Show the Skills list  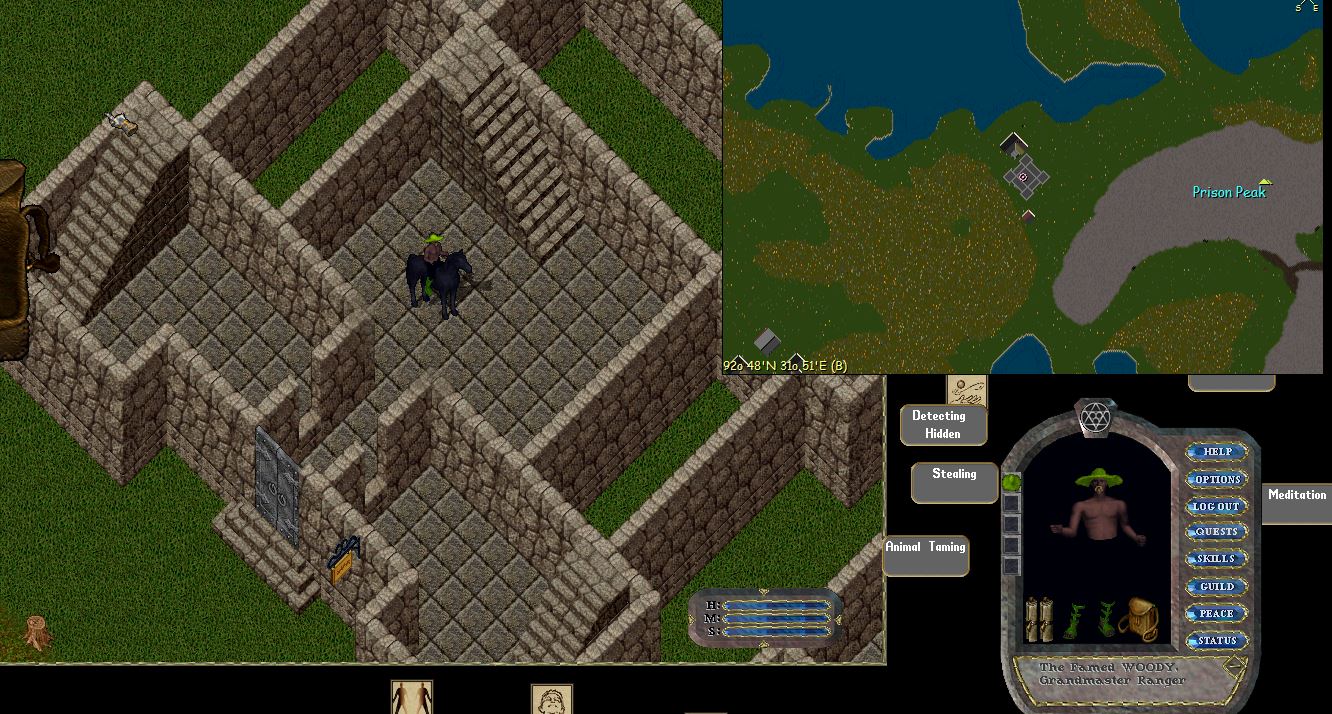click(x=1216, y=559)
